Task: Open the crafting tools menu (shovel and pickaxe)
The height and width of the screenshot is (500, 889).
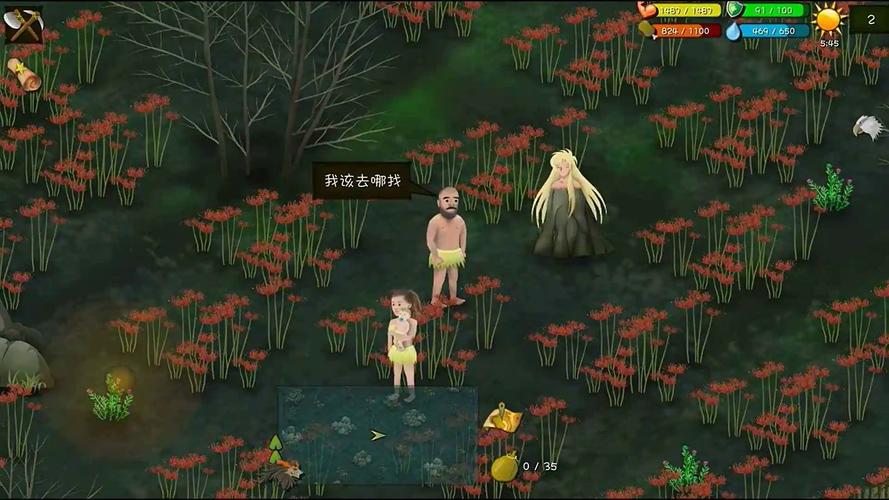Action: (x=22, y=23)
